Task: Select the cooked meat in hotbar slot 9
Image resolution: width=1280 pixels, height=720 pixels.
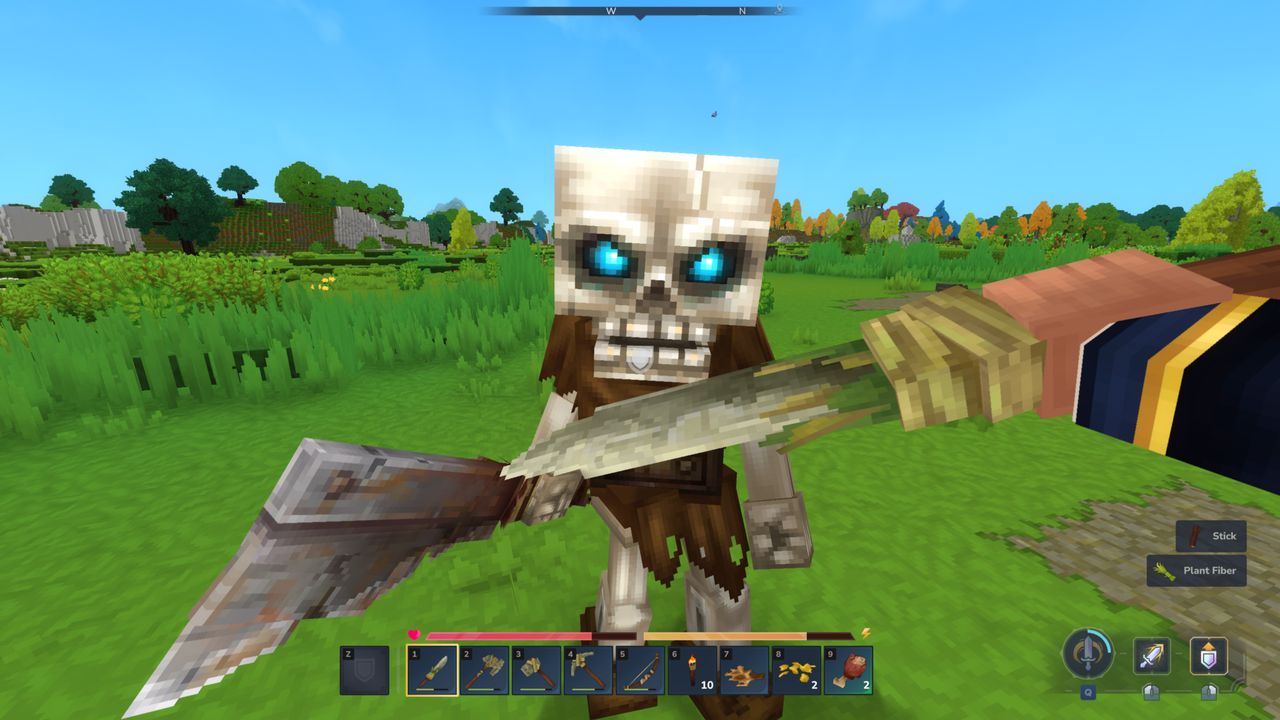Action: (847, 670)
